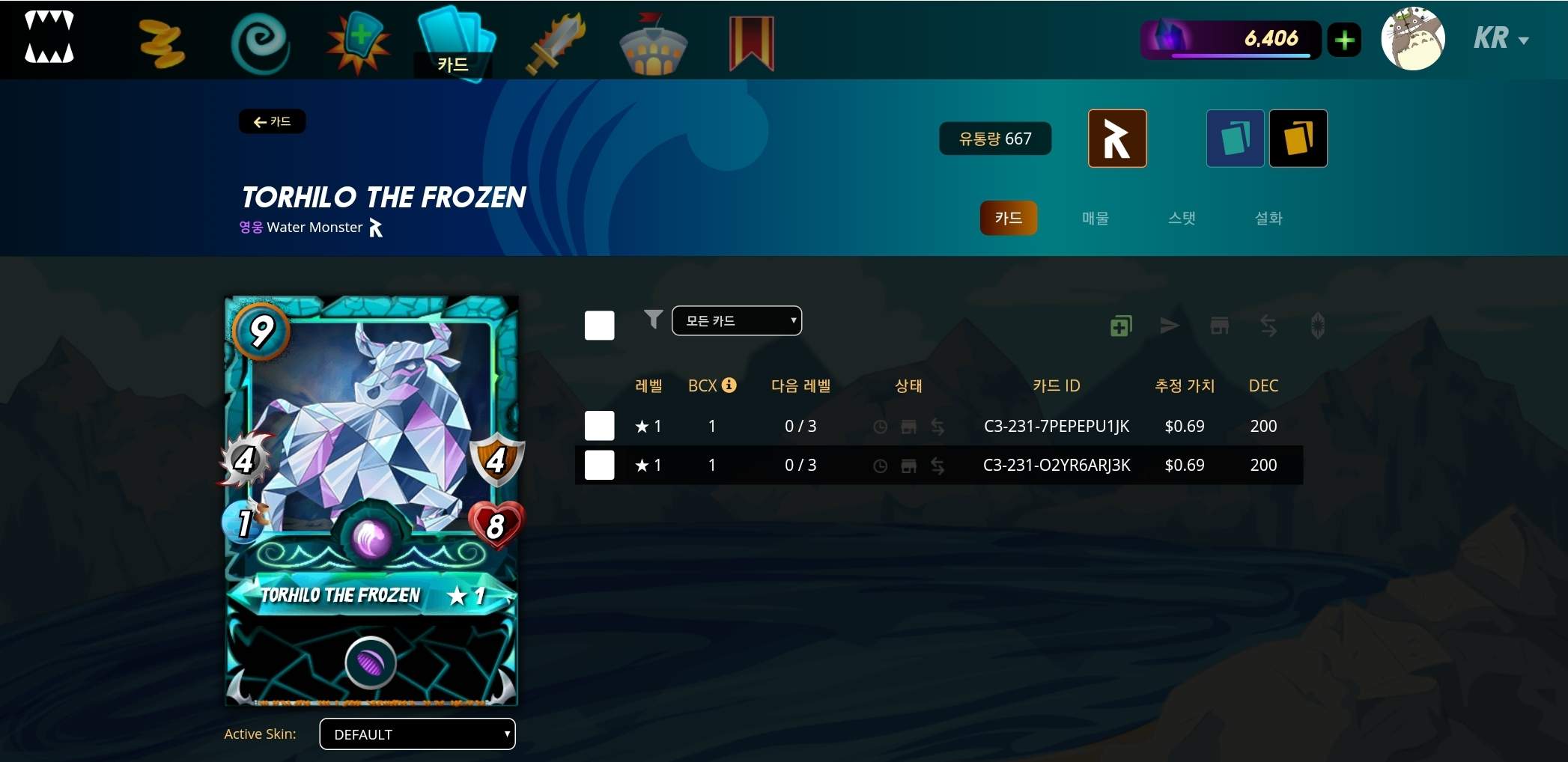Check the select-all cards checkbox above the filter
The image size is (1568, 762).
coord(598,325)
